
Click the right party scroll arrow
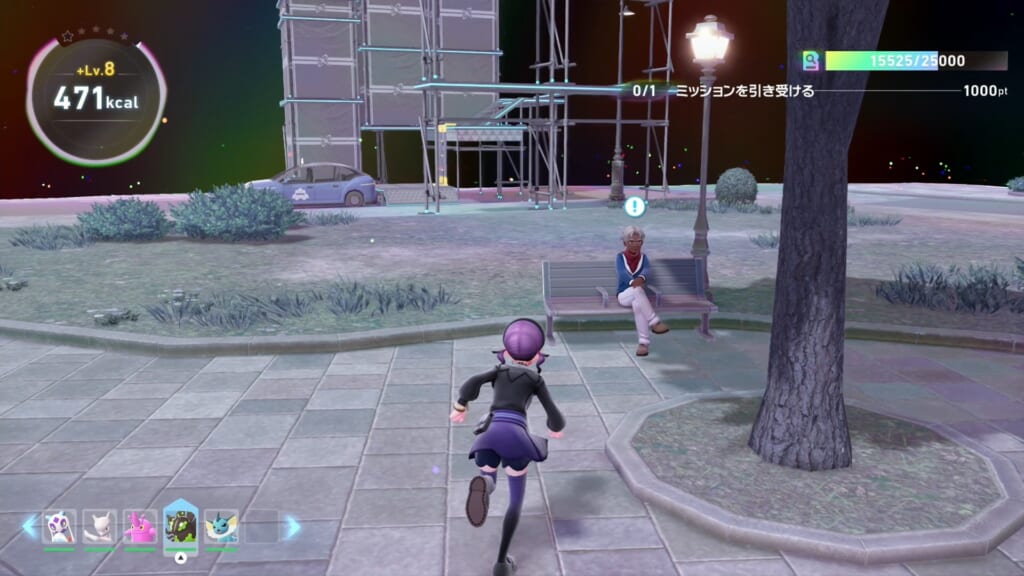click(x=291, y=527)
